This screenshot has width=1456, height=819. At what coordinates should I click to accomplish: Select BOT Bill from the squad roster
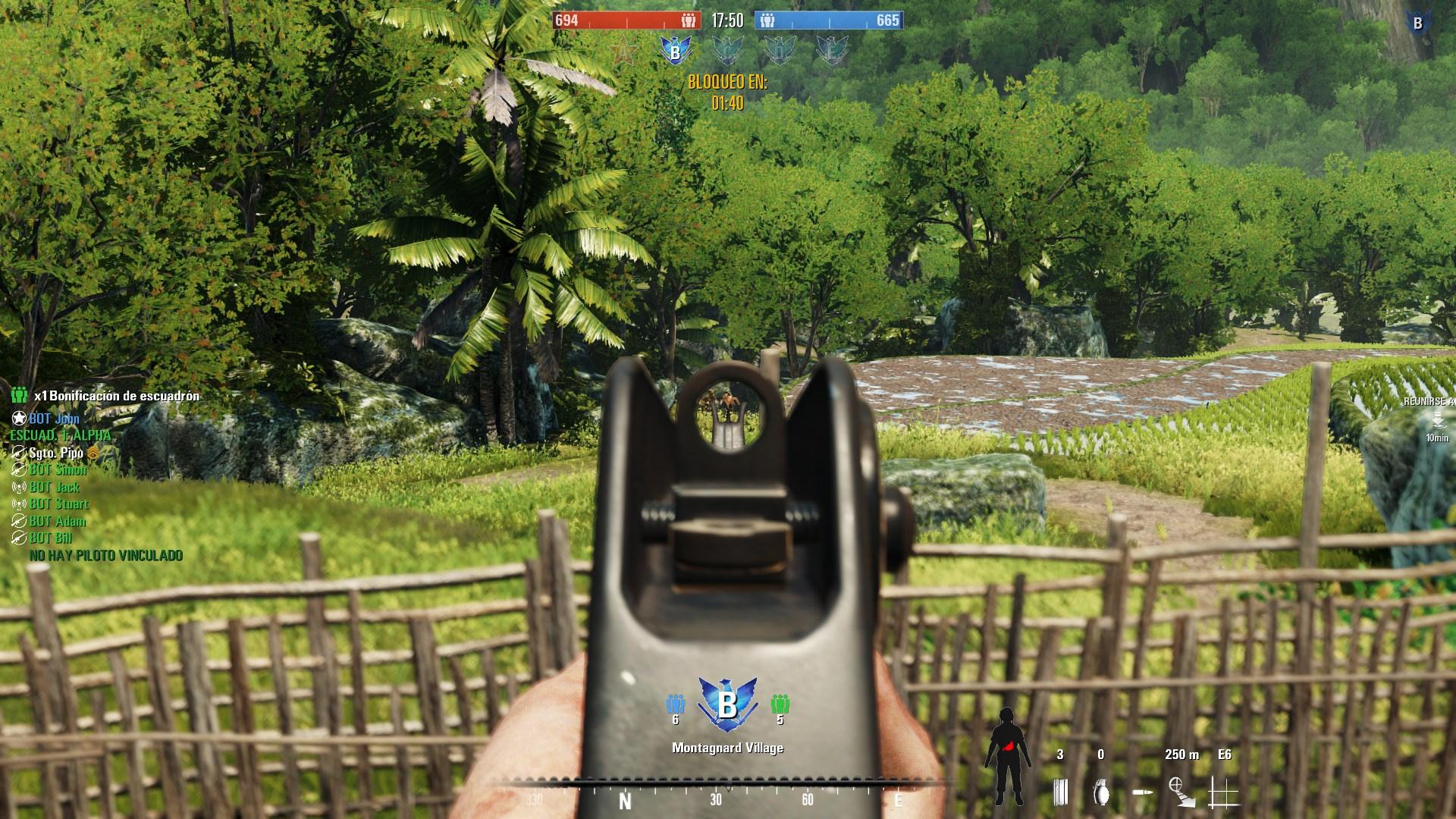click(x=51, y=538)
